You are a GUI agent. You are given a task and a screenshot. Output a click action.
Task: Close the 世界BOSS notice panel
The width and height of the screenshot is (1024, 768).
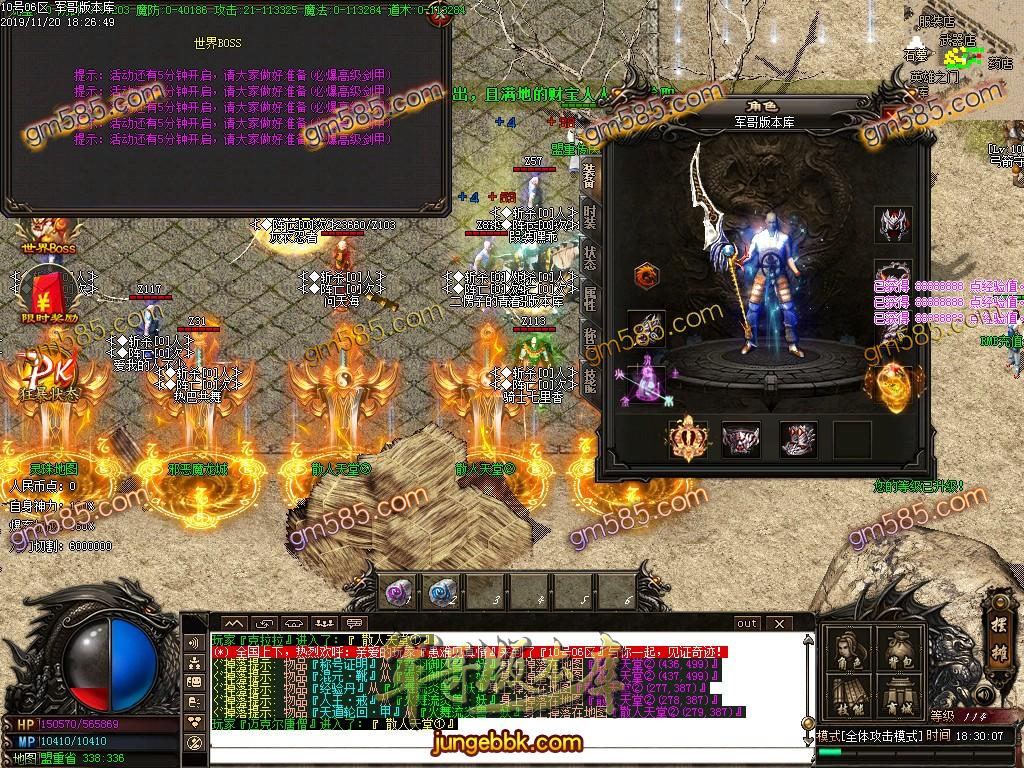click(437, 21)
